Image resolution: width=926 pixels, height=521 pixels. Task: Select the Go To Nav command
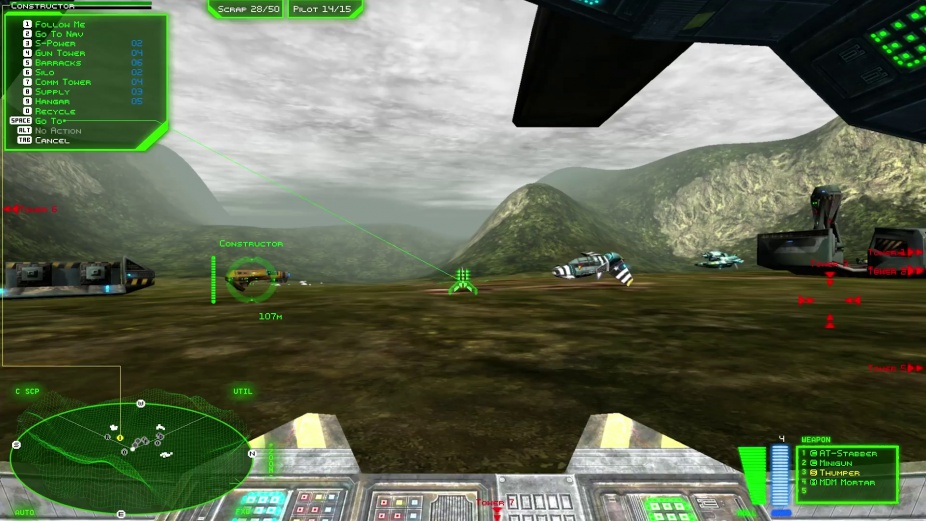[x=59, y=34]
